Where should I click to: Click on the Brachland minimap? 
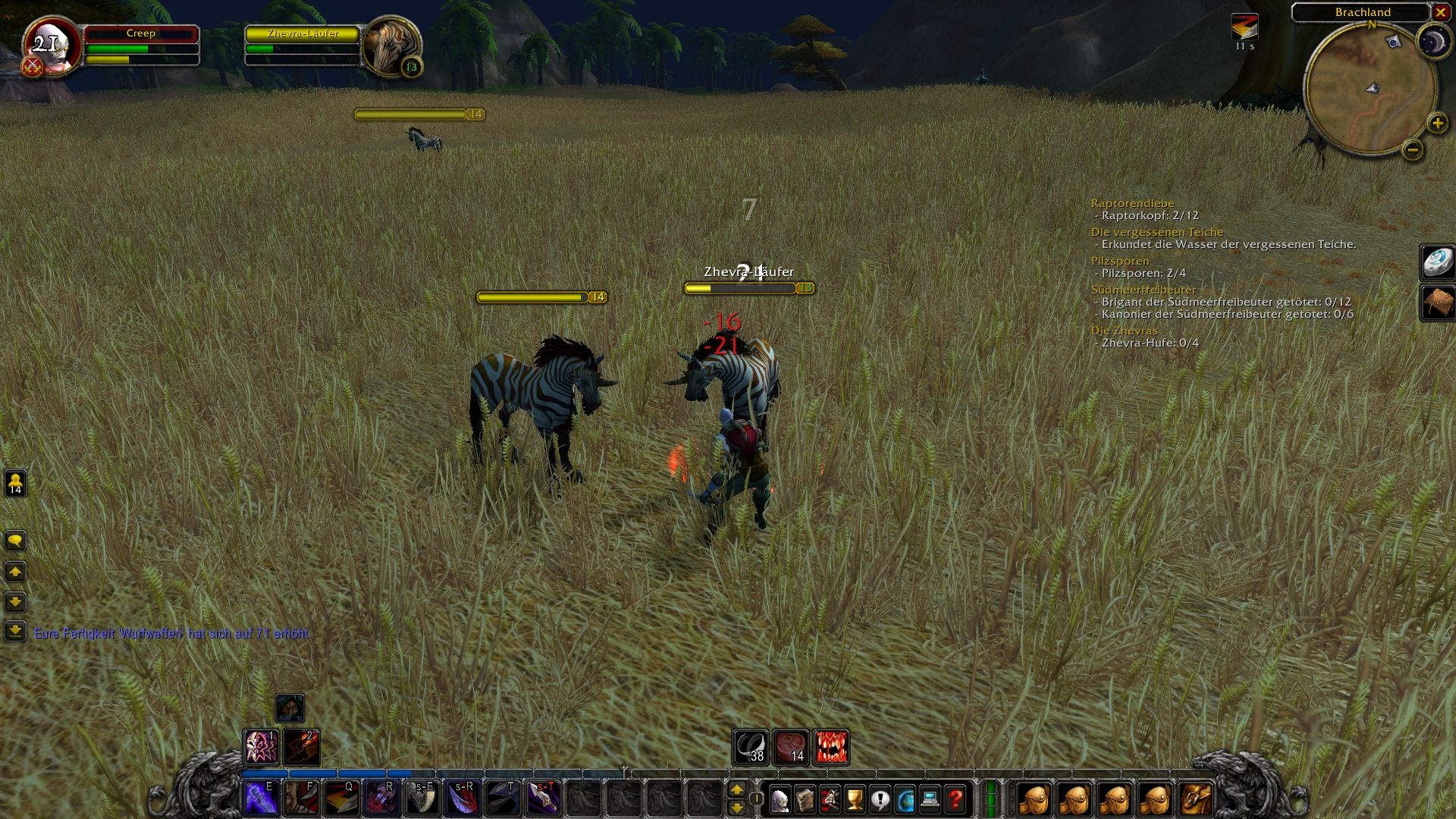(x=1370, y=89)
